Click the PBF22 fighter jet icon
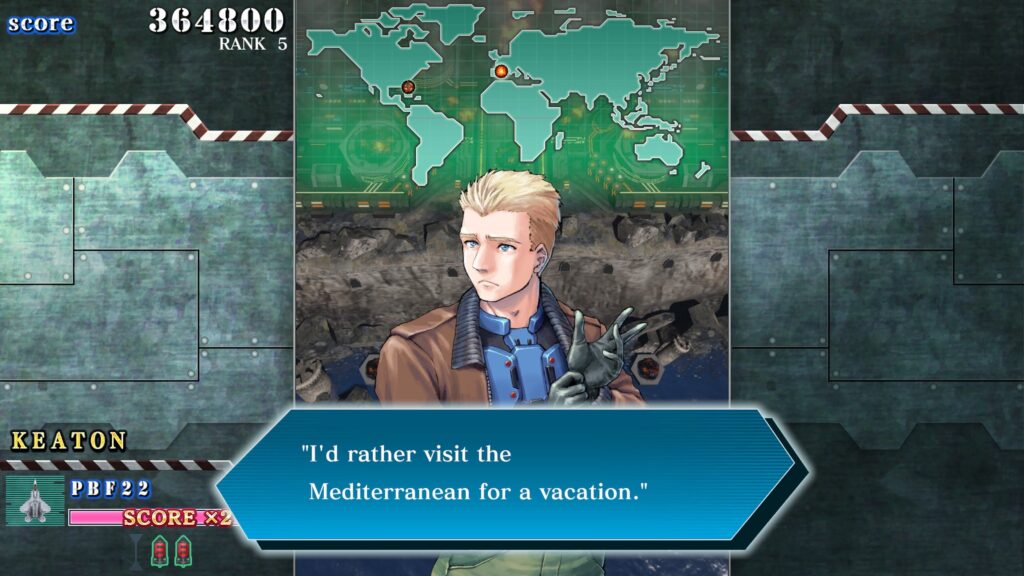Screen dimensions: 1024x576 pos(34,499)
